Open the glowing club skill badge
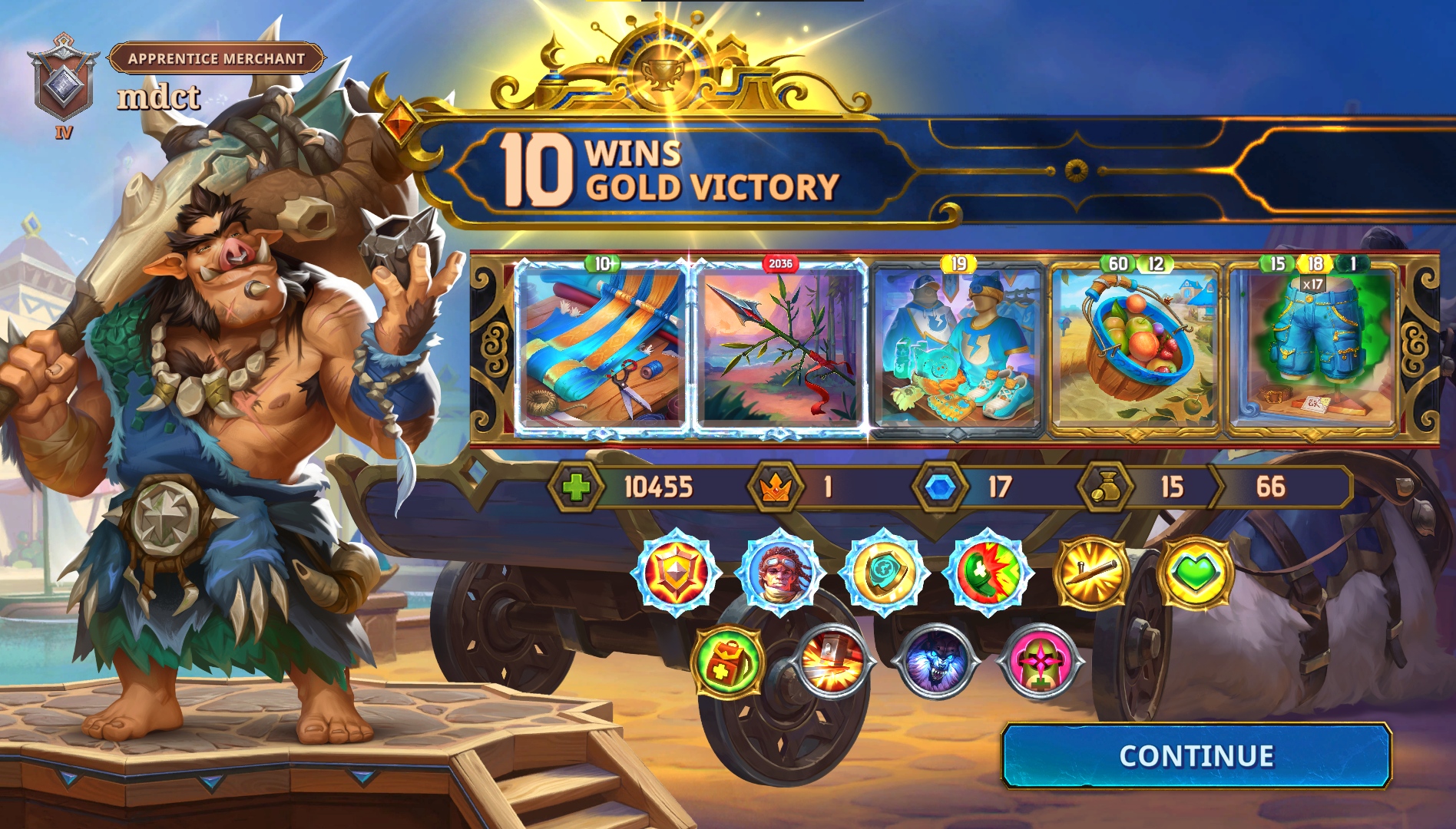1456x829 pixels. 1091,573
